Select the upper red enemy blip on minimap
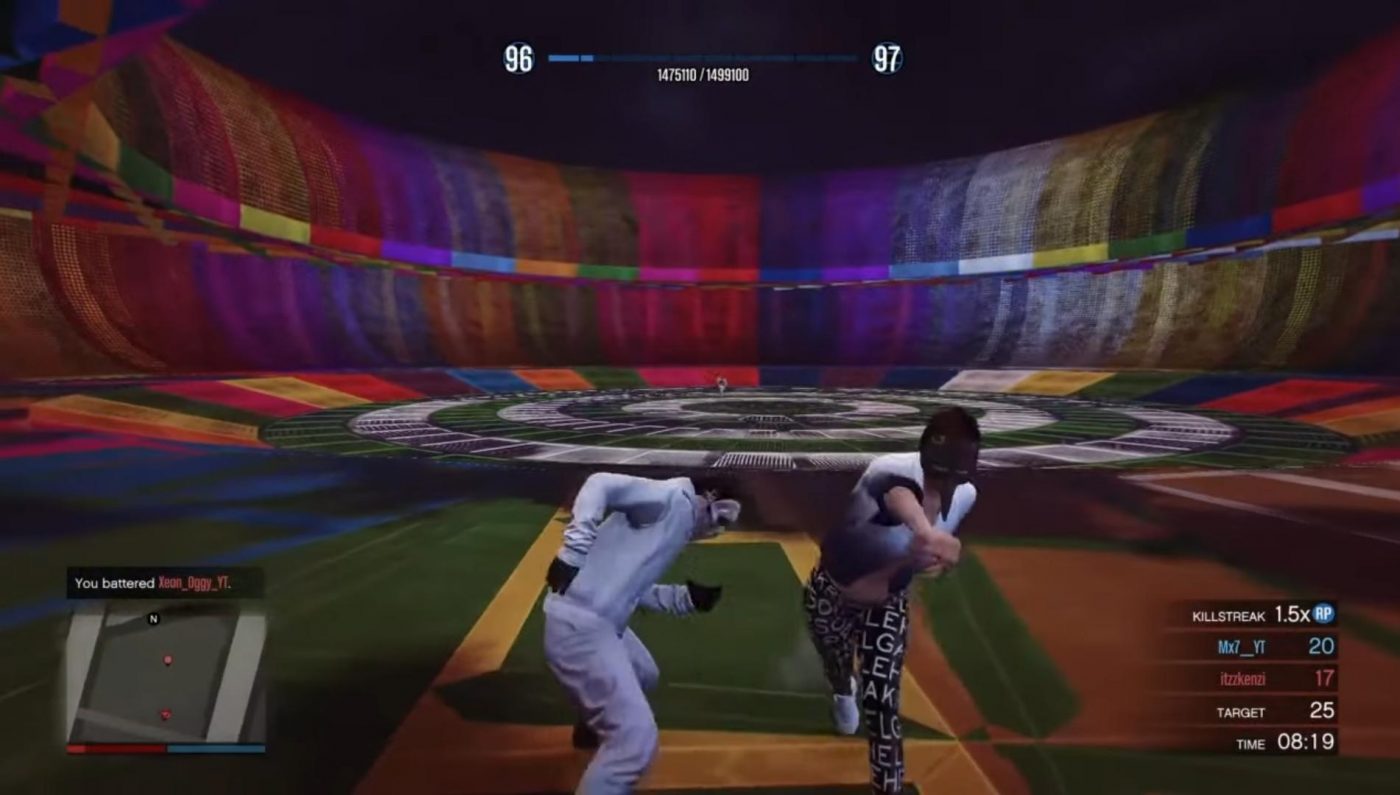 tap(168, 660)
